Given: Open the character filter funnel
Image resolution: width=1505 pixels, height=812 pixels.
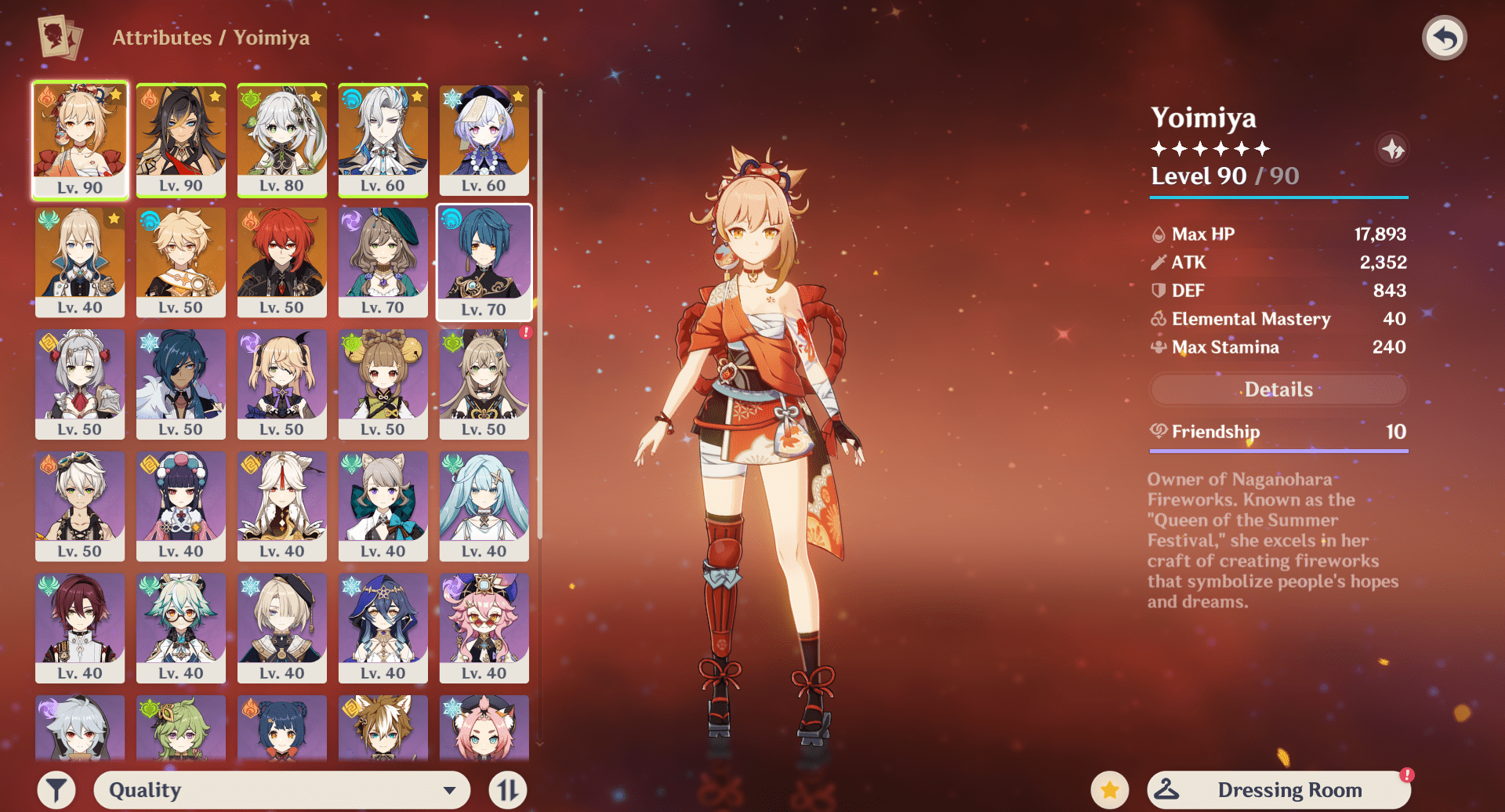Looking at the screenshot, I should tap(56, 790).
